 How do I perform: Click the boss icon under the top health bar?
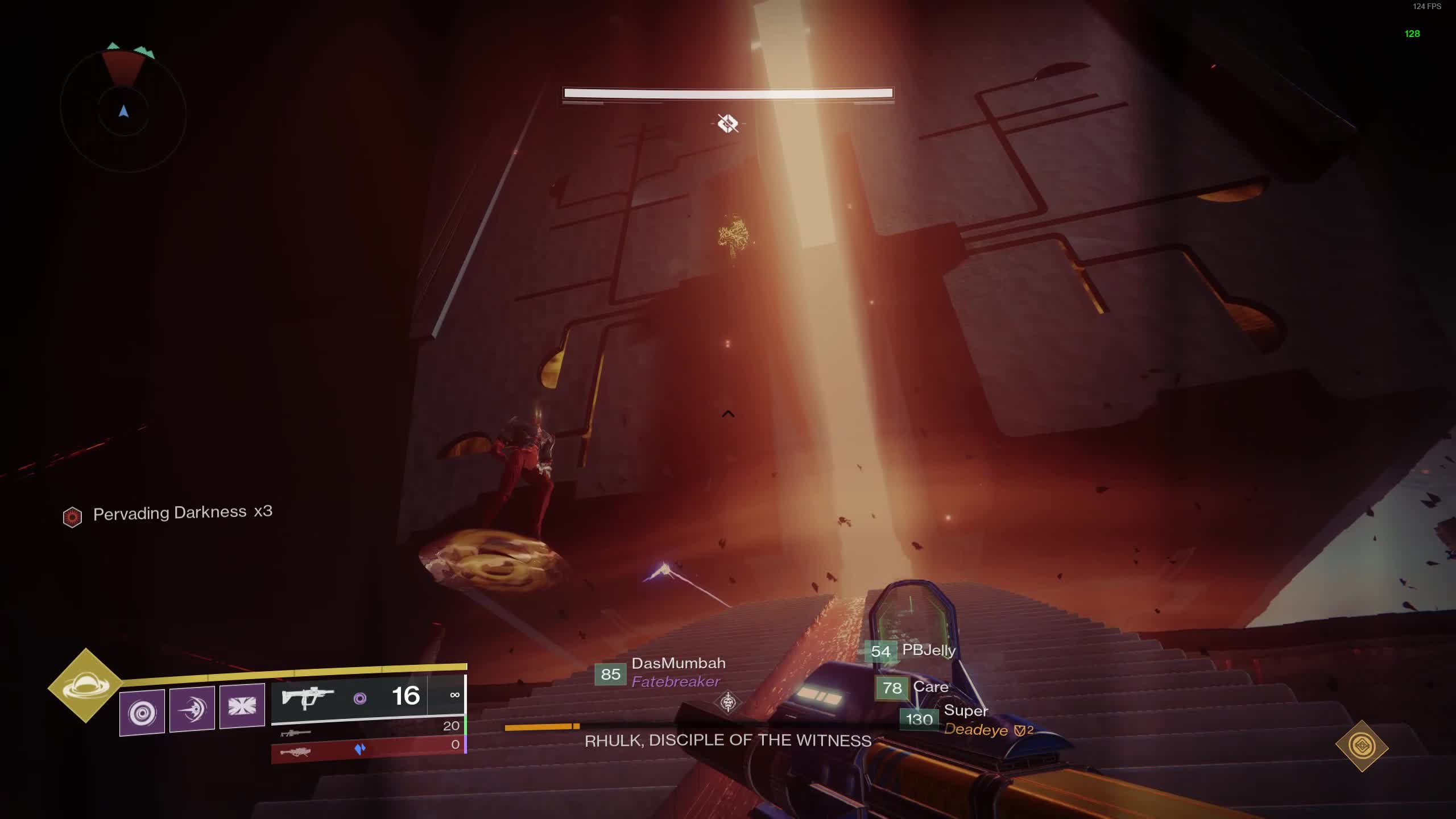[x=728, y=123]
